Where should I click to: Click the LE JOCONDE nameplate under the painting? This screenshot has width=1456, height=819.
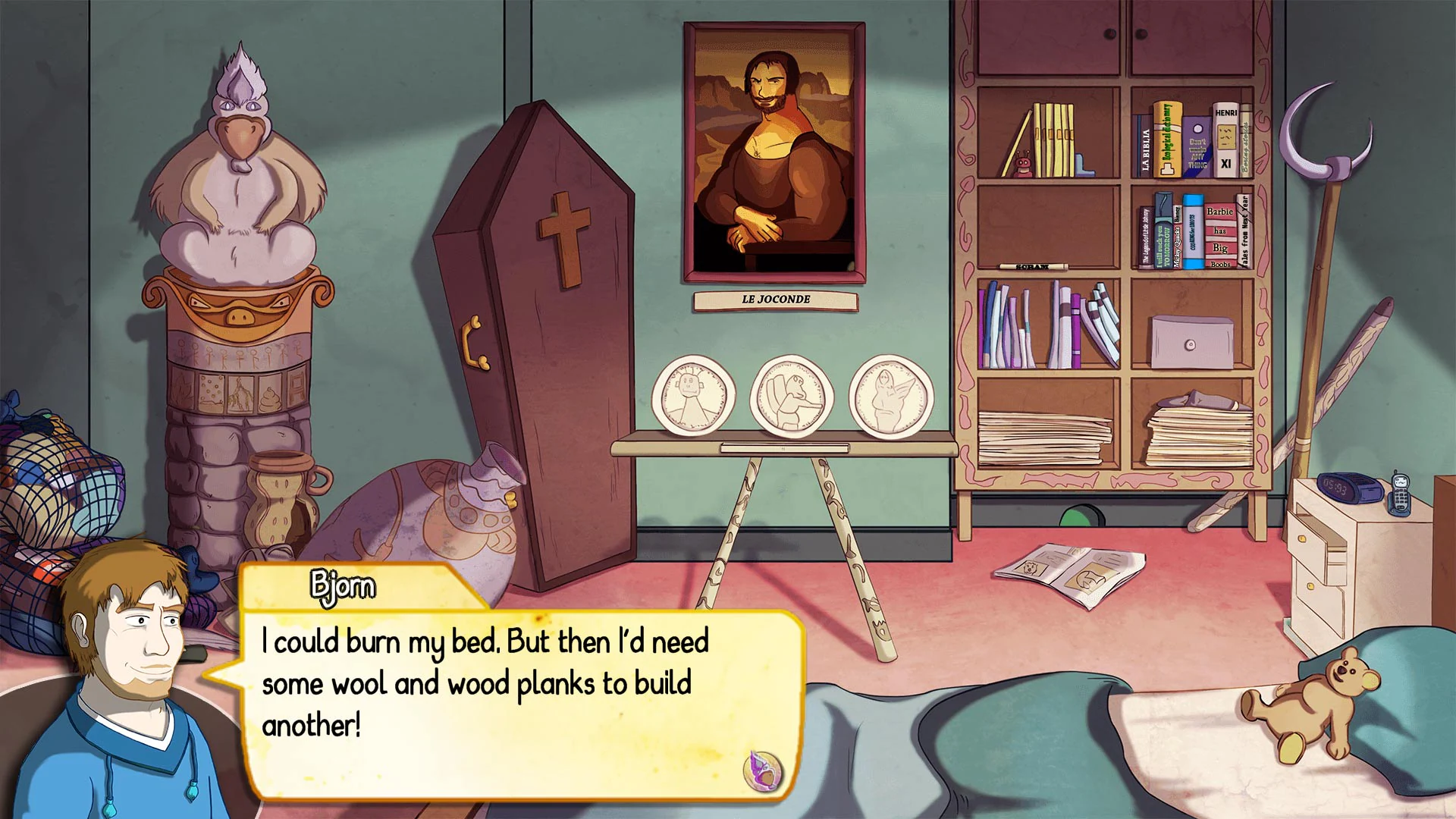click(773, 299)
